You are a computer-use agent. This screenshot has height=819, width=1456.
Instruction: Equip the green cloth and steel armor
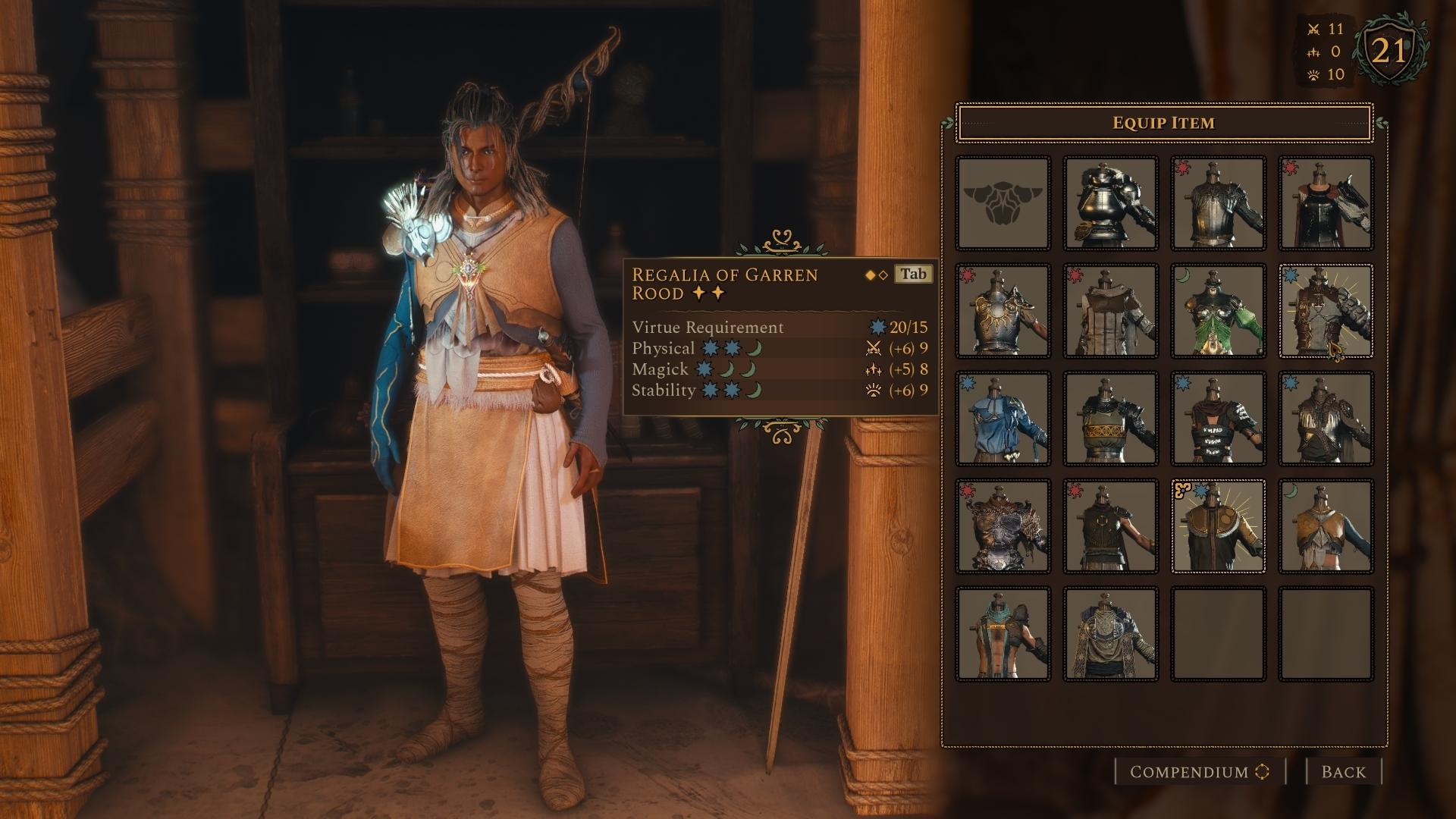tap(1218, 311)
